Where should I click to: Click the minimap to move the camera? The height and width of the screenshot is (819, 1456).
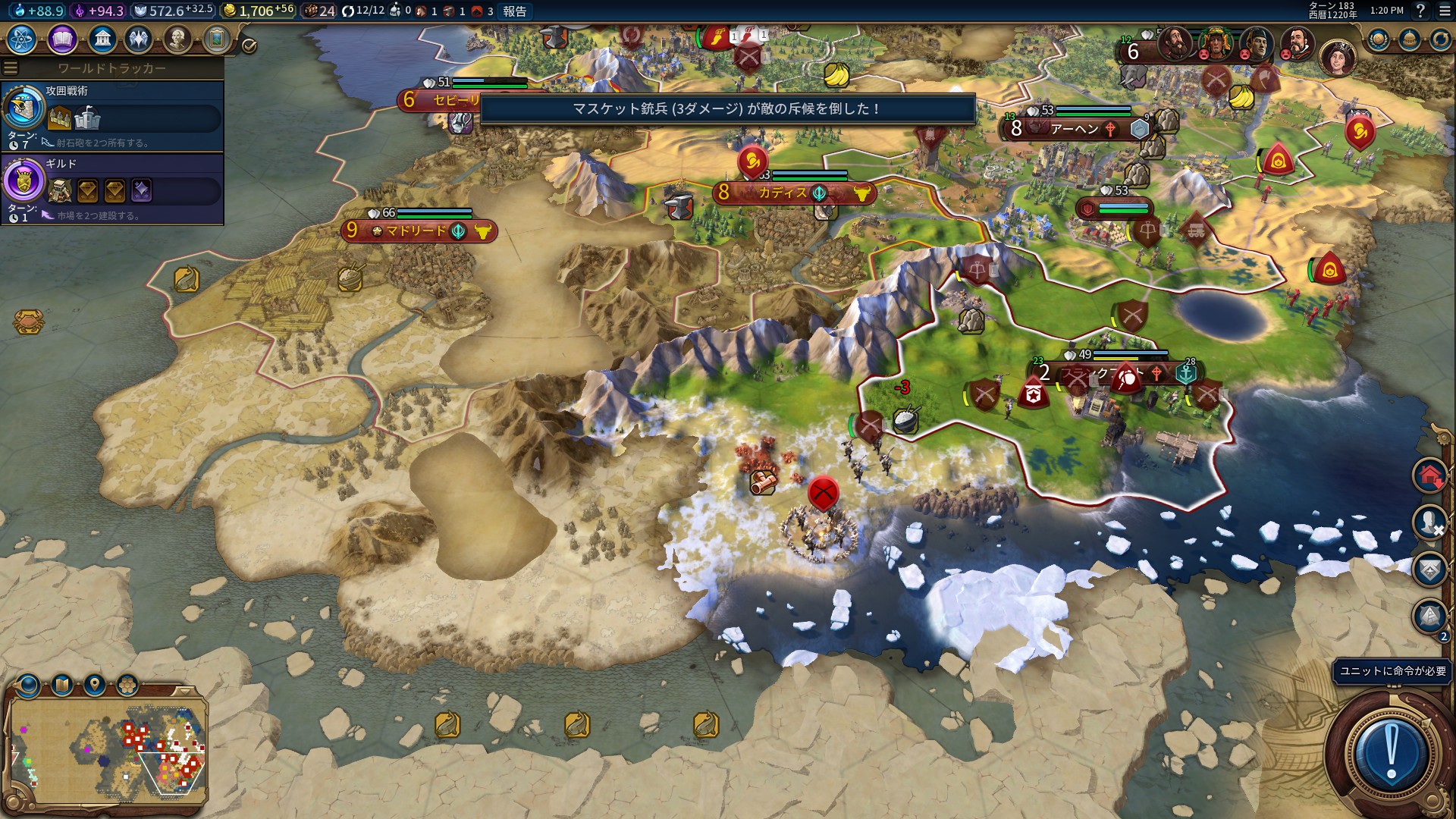pos(106,751)
